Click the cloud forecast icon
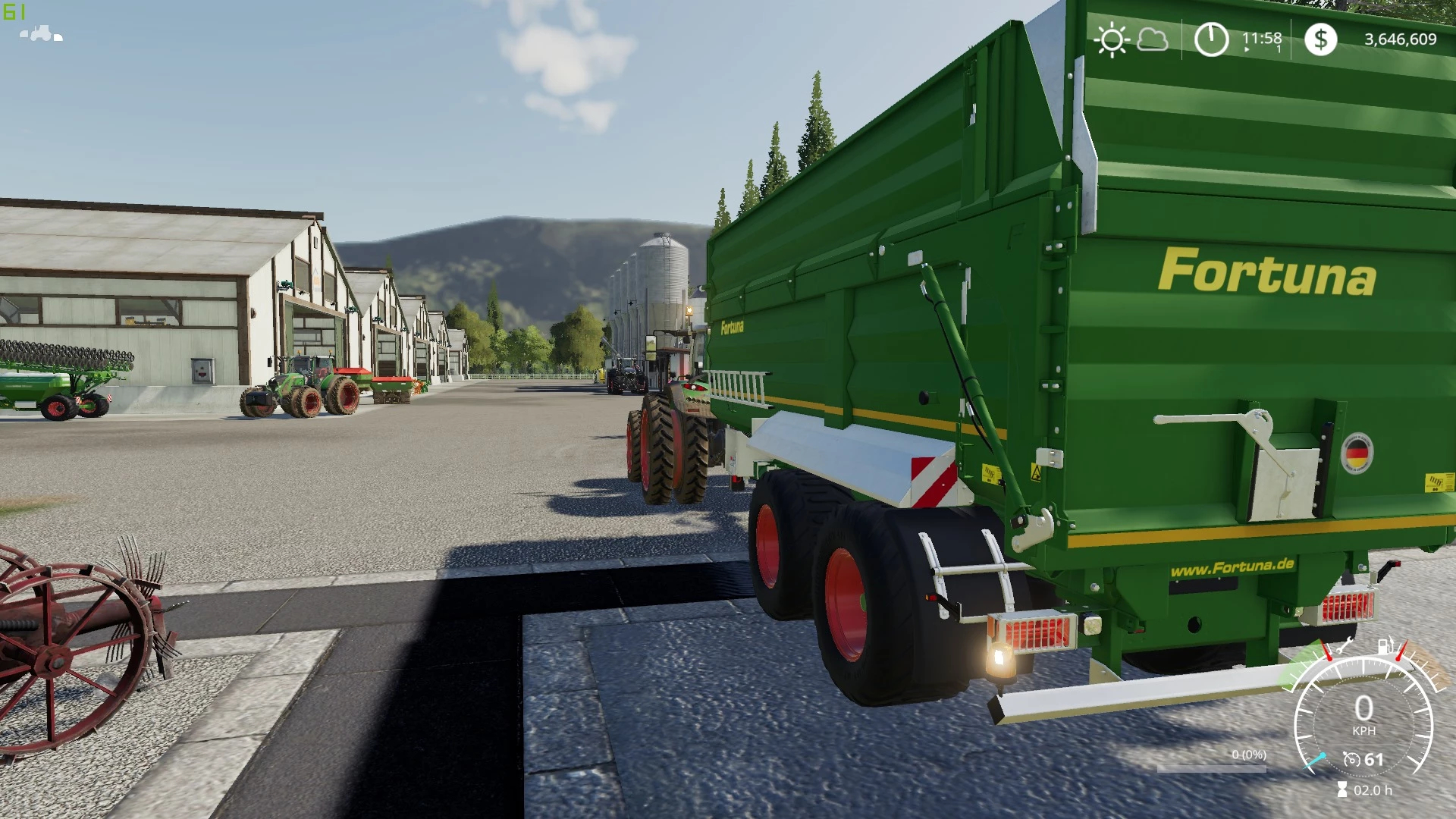The height and width of the screenshot is (819, 1456). click(1152, 39)
